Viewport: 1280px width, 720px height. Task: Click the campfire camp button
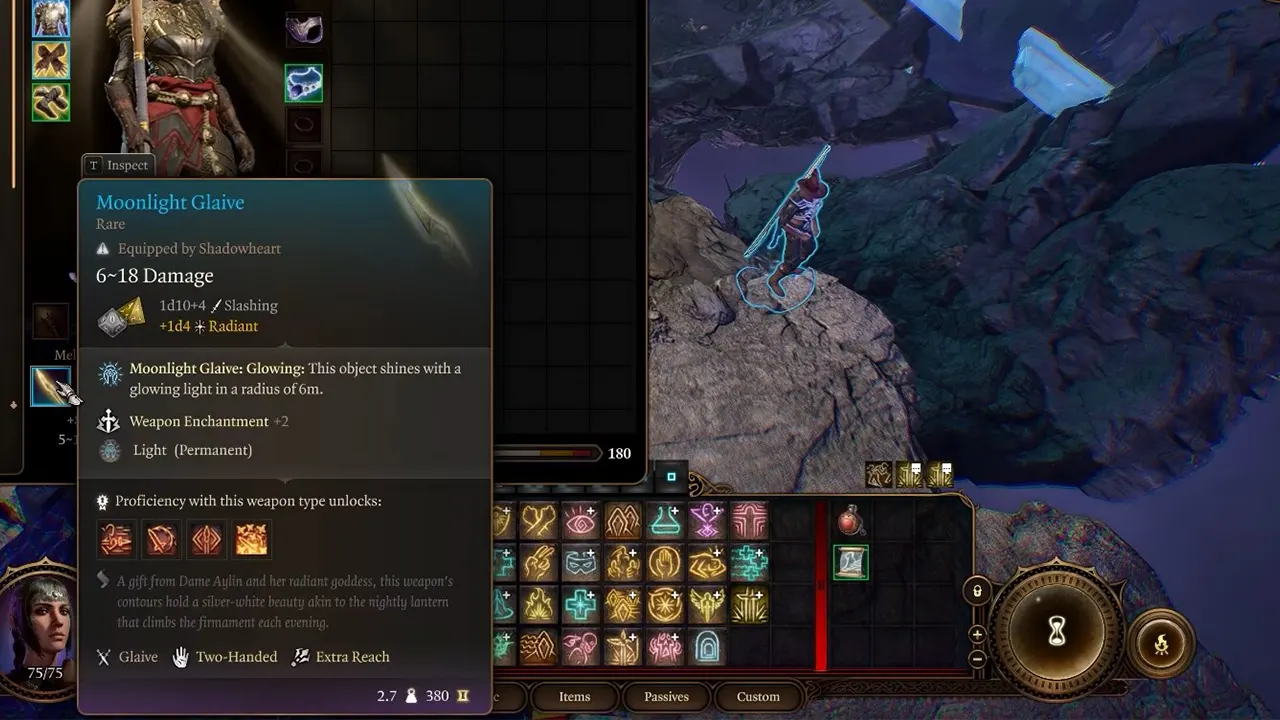[1161, 645]
